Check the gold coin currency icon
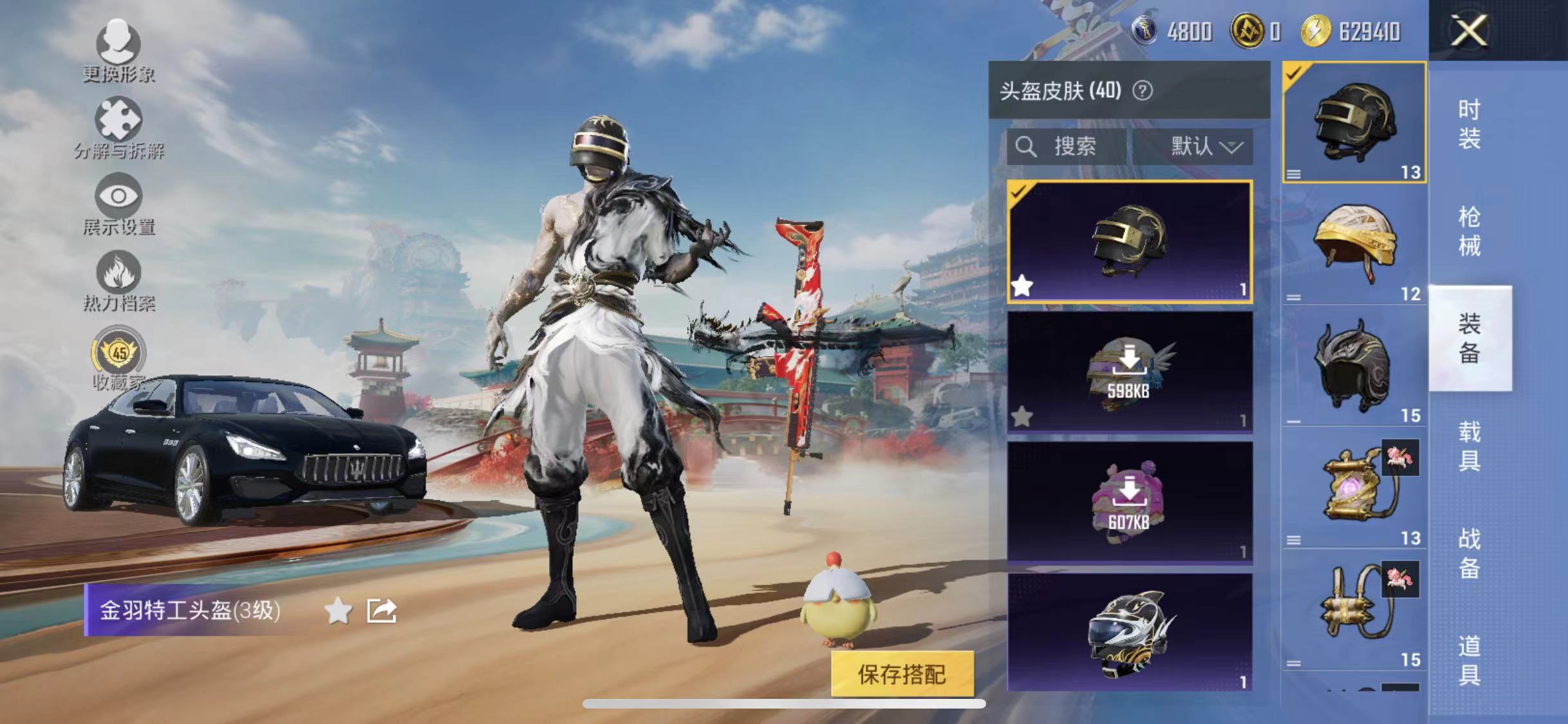 pyautogui.click(x=1247, y=29)
